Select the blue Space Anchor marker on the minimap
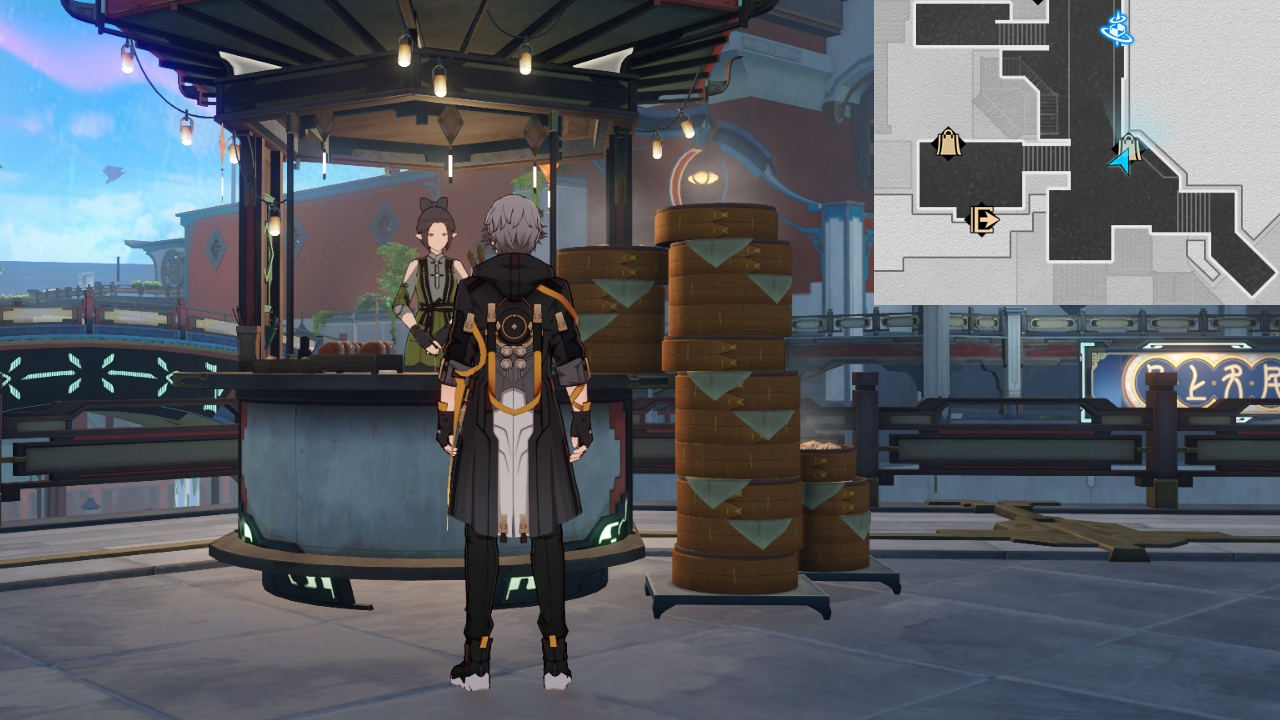This screenshot has height=720, width=1280. point(1116,29)
